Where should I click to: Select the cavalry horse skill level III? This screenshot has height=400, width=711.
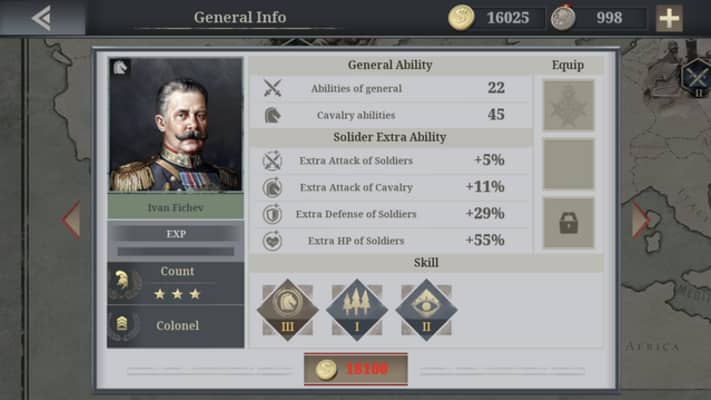(287, 310)
